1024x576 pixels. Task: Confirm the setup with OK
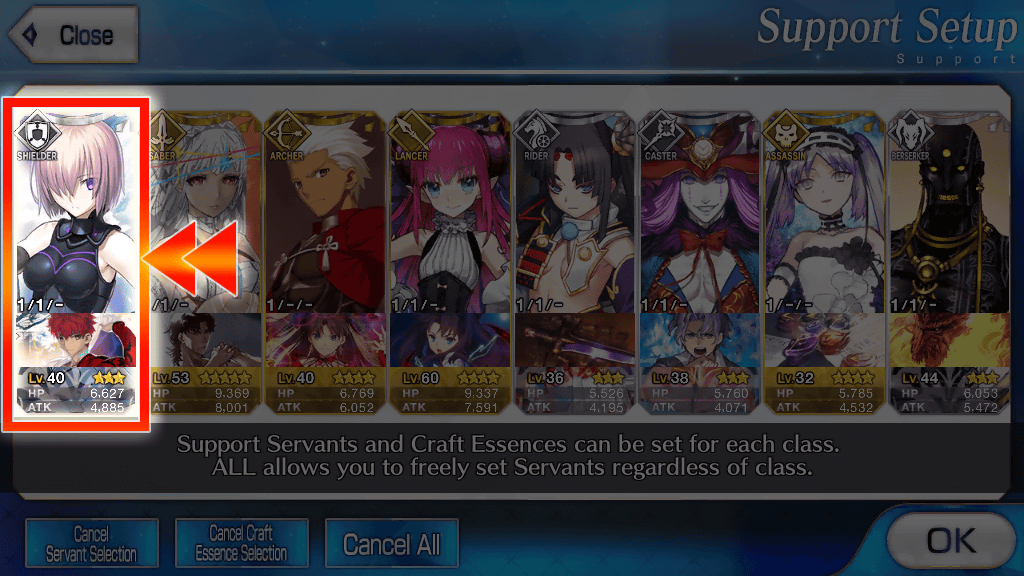pos(950,541)
